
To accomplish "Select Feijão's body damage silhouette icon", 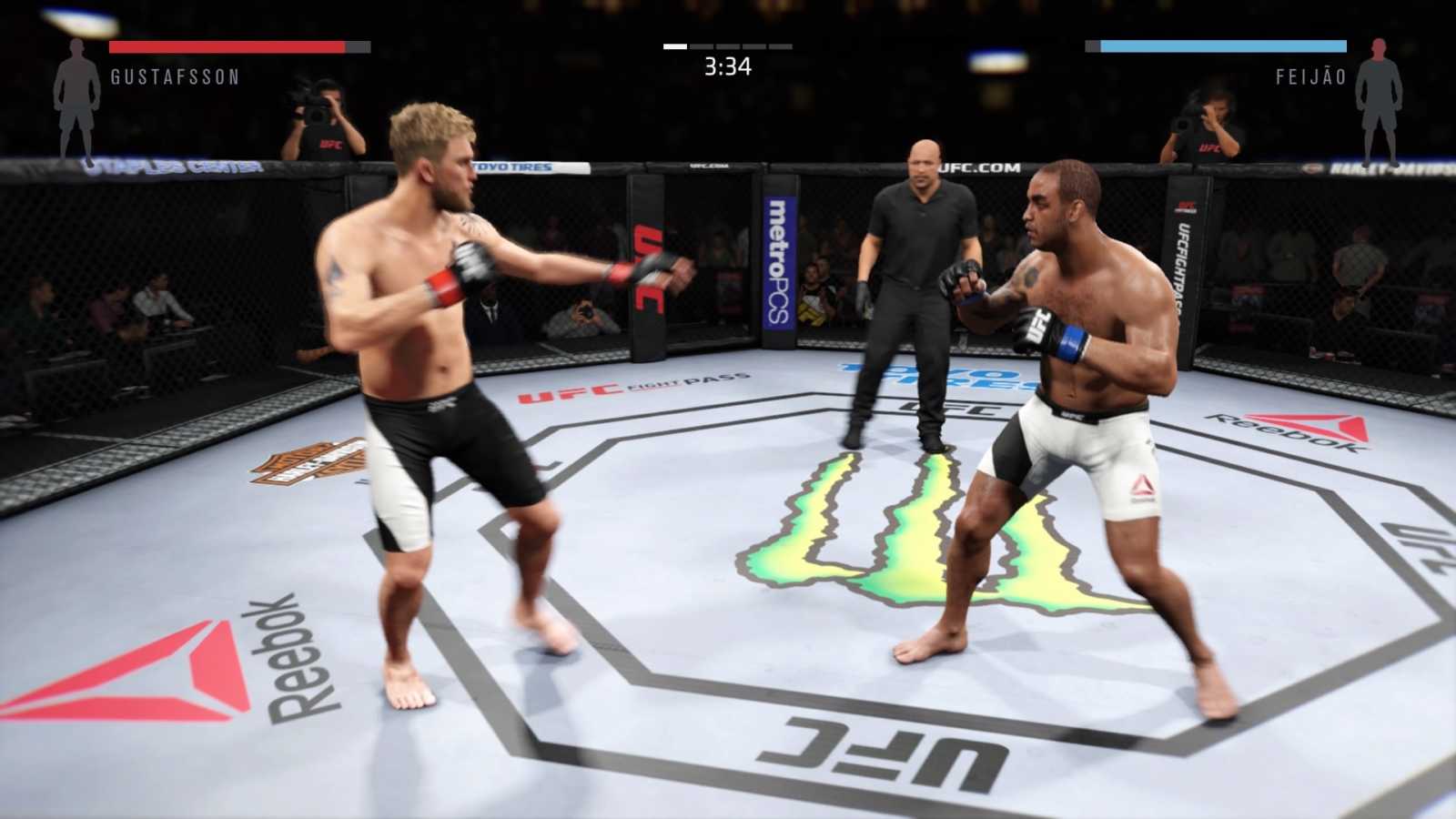I will pos(1379,98).
